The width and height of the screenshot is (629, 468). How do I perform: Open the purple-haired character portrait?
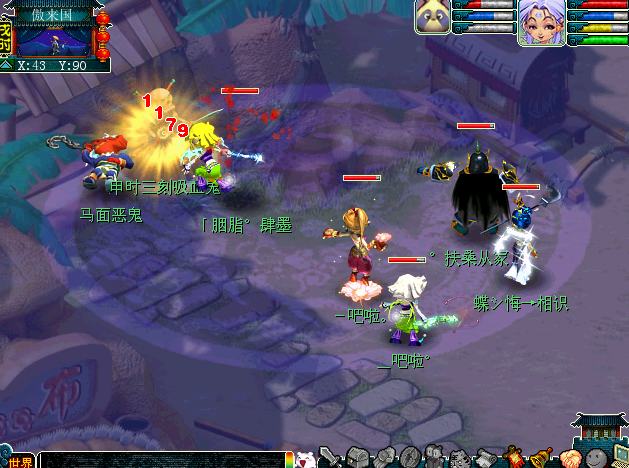click(x=541, y=19)
